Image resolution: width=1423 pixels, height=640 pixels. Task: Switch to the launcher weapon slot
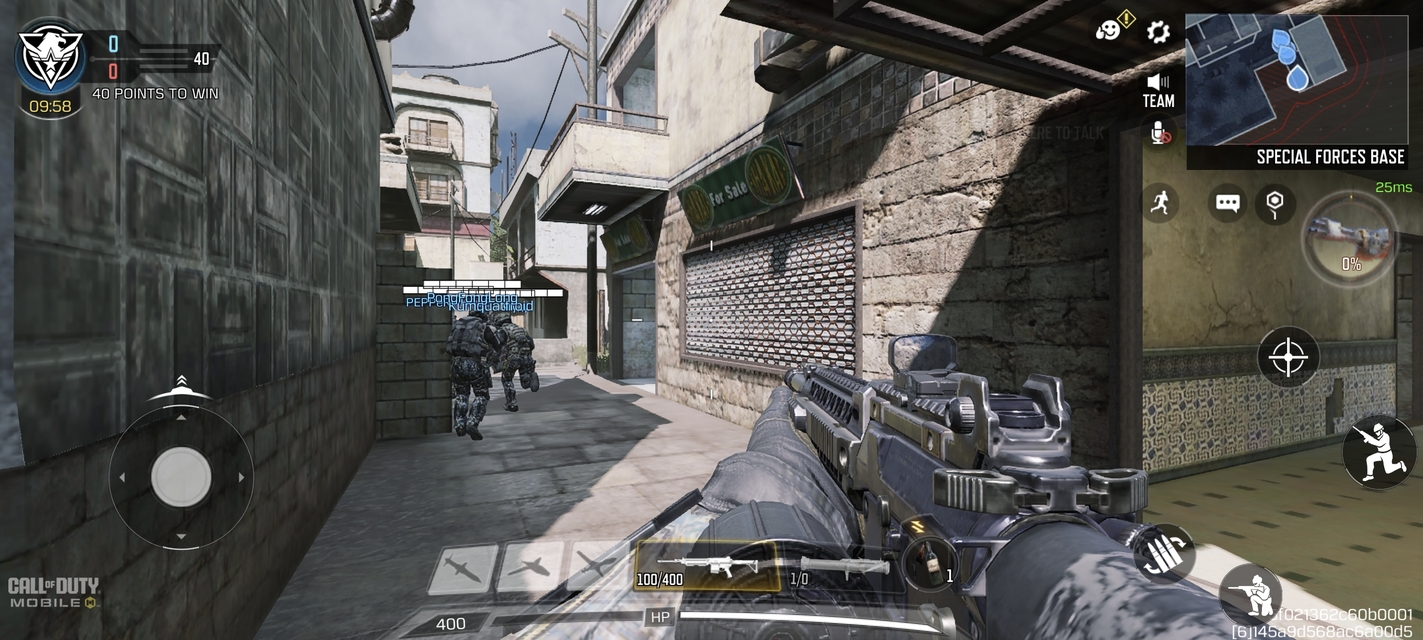point(838,567)
